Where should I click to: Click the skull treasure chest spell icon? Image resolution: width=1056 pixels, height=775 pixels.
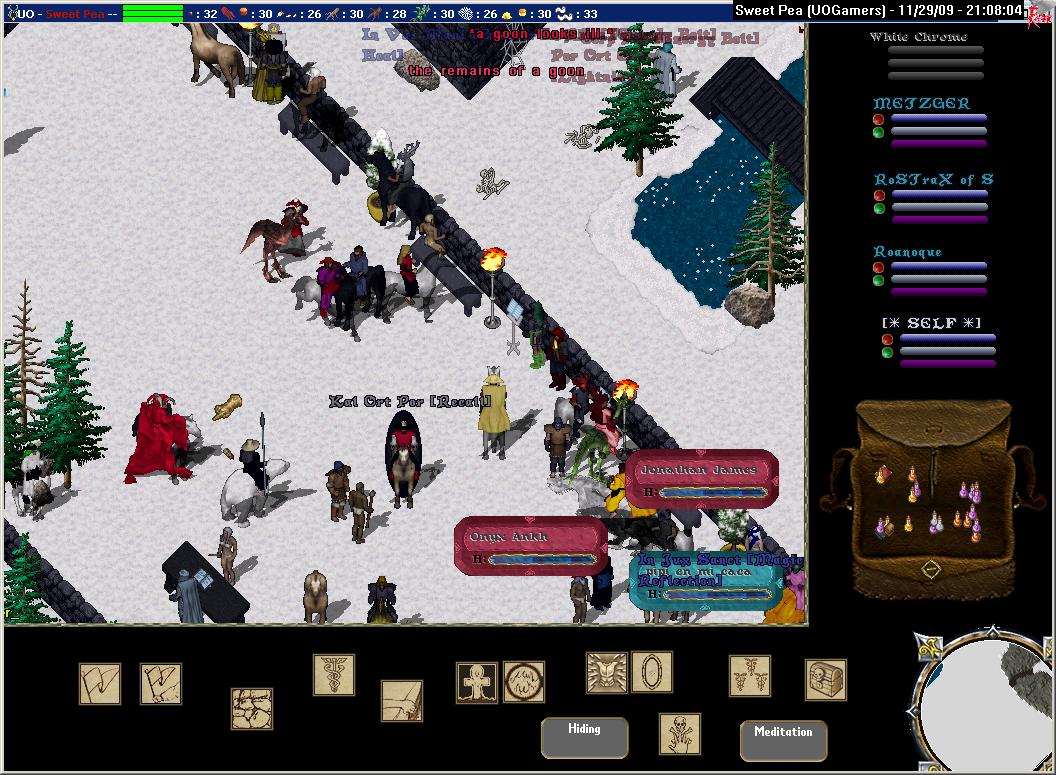click(826, 680)
